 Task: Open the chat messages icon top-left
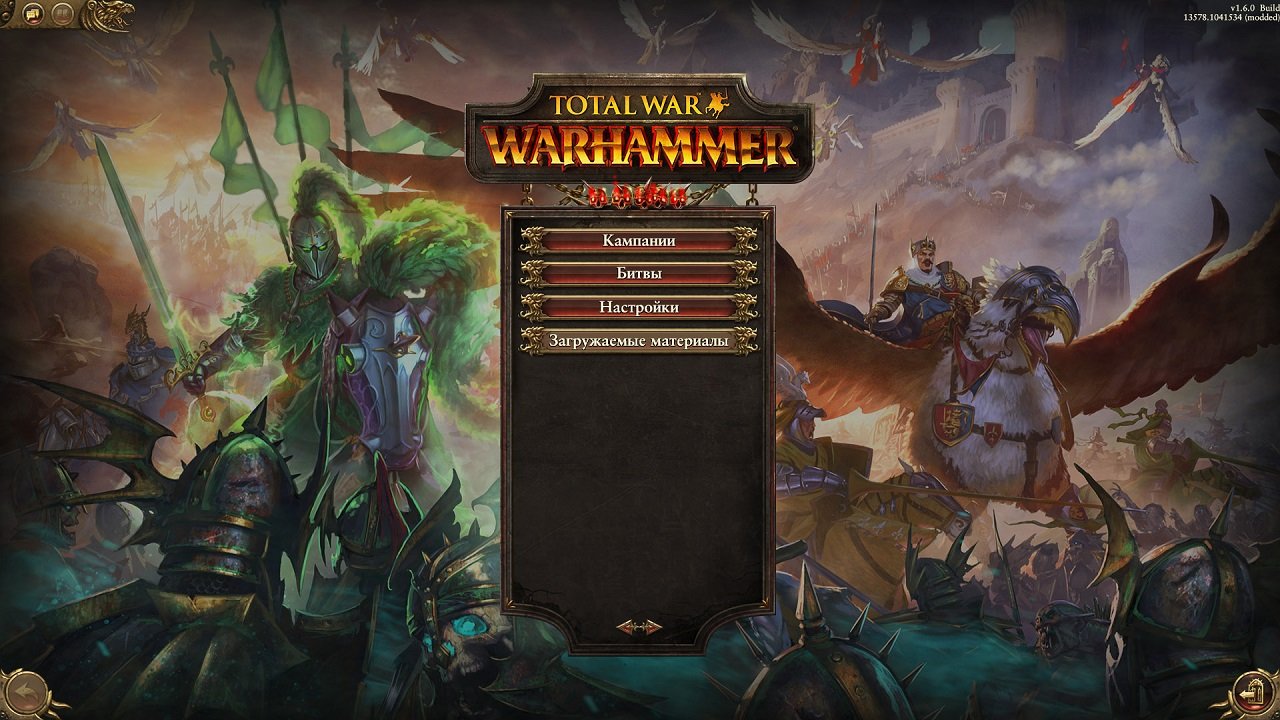(x=33, y=13)
